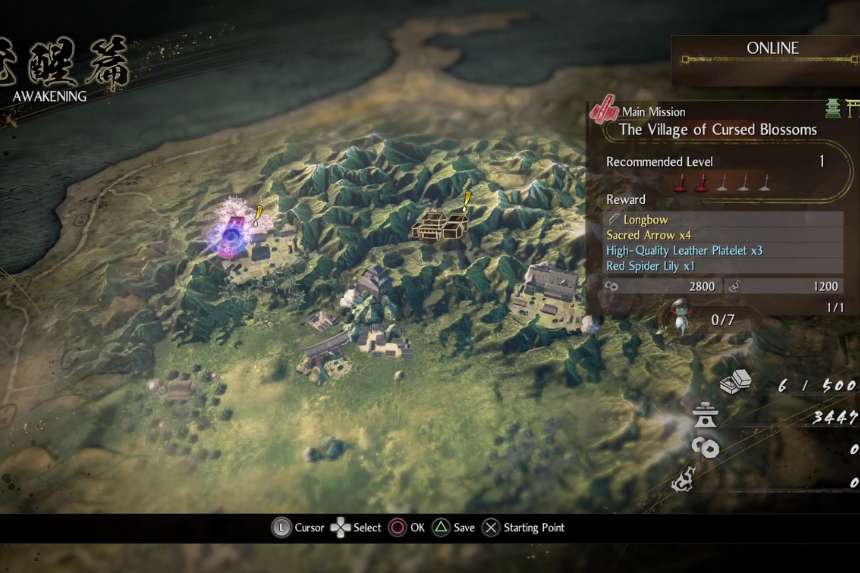Choose the gold-outlined building map marker
Image resolution: width=860 pixels, height=573 pixels.
438,224
